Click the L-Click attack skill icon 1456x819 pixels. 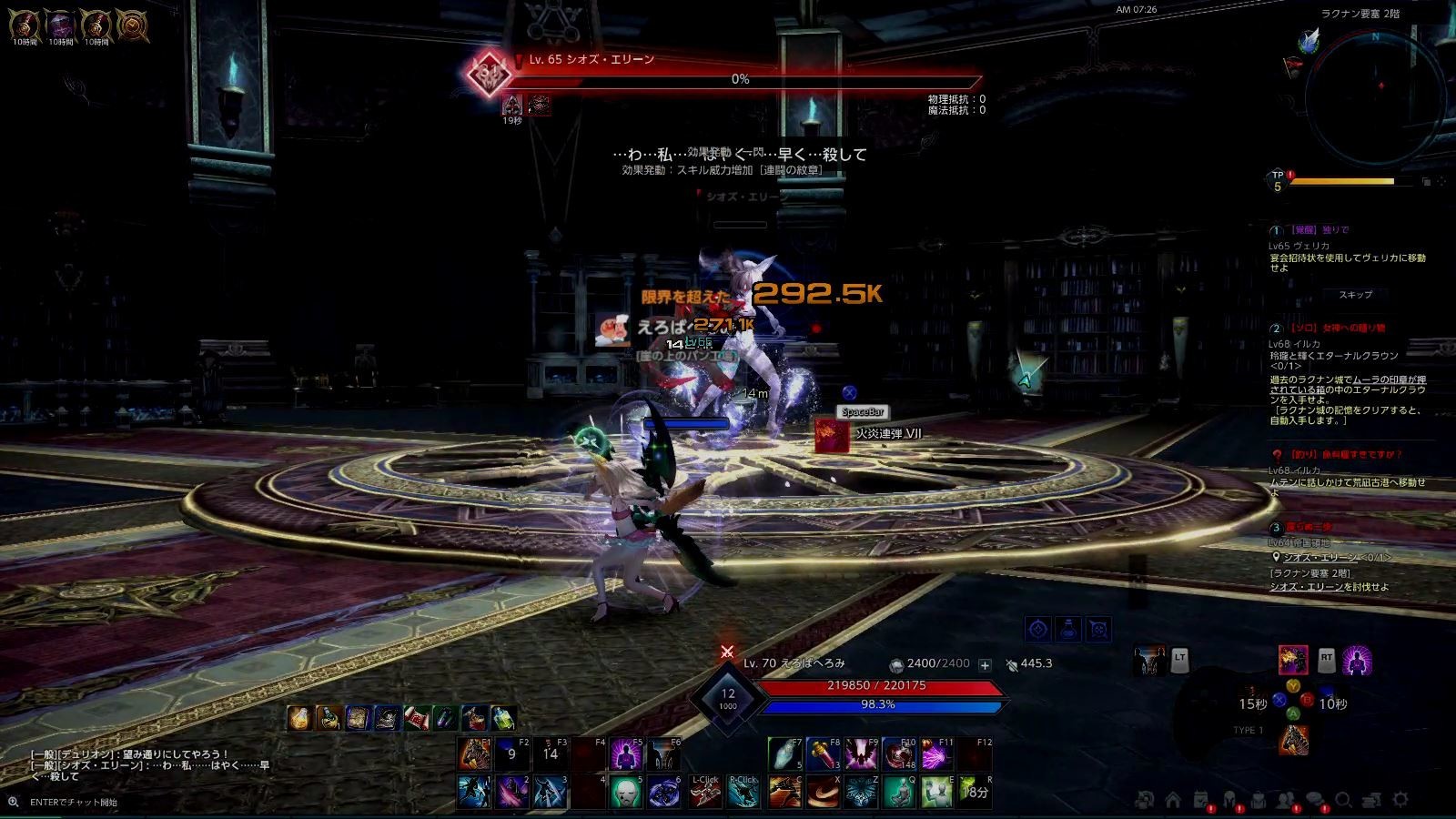(x=705, y=791)
